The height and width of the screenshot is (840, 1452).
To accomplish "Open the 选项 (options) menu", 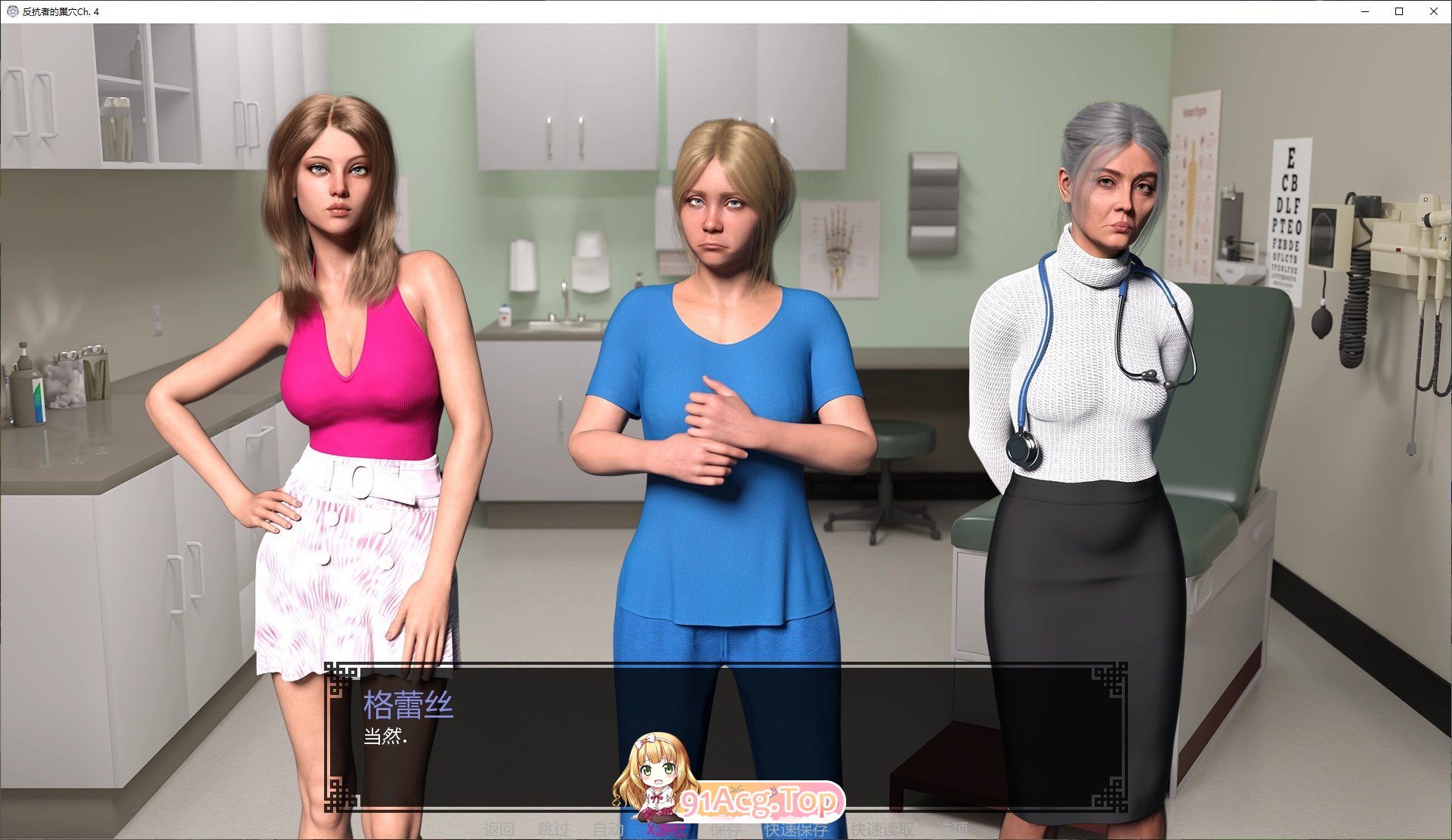I will point(953,830).
